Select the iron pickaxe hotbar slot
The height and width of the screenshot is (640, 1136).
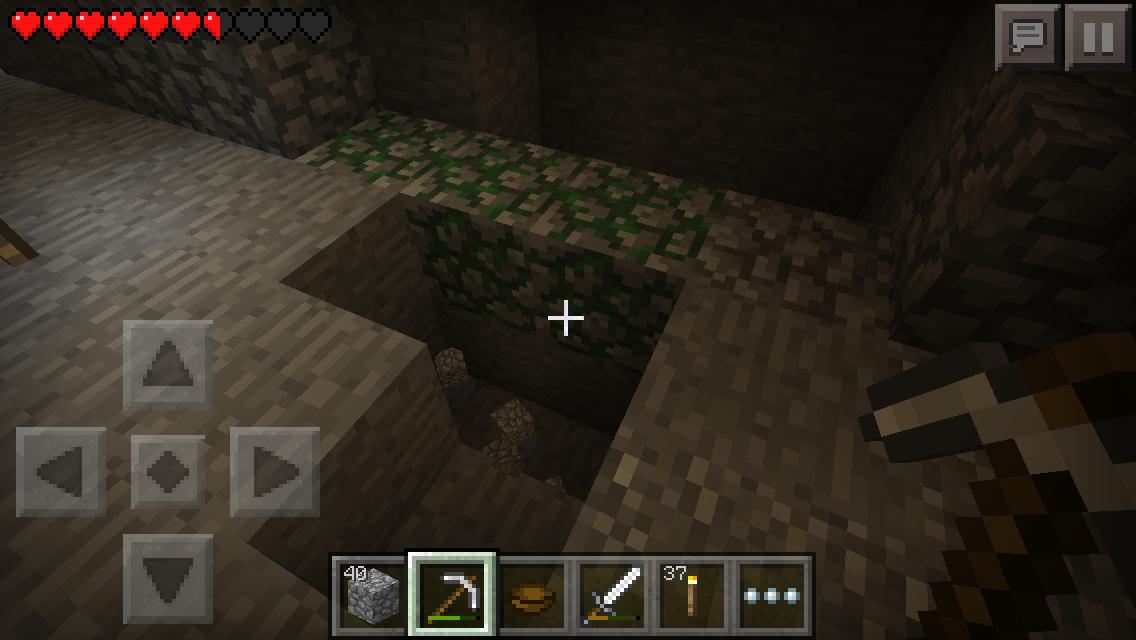pyautogui.click(x=452, y=594)
